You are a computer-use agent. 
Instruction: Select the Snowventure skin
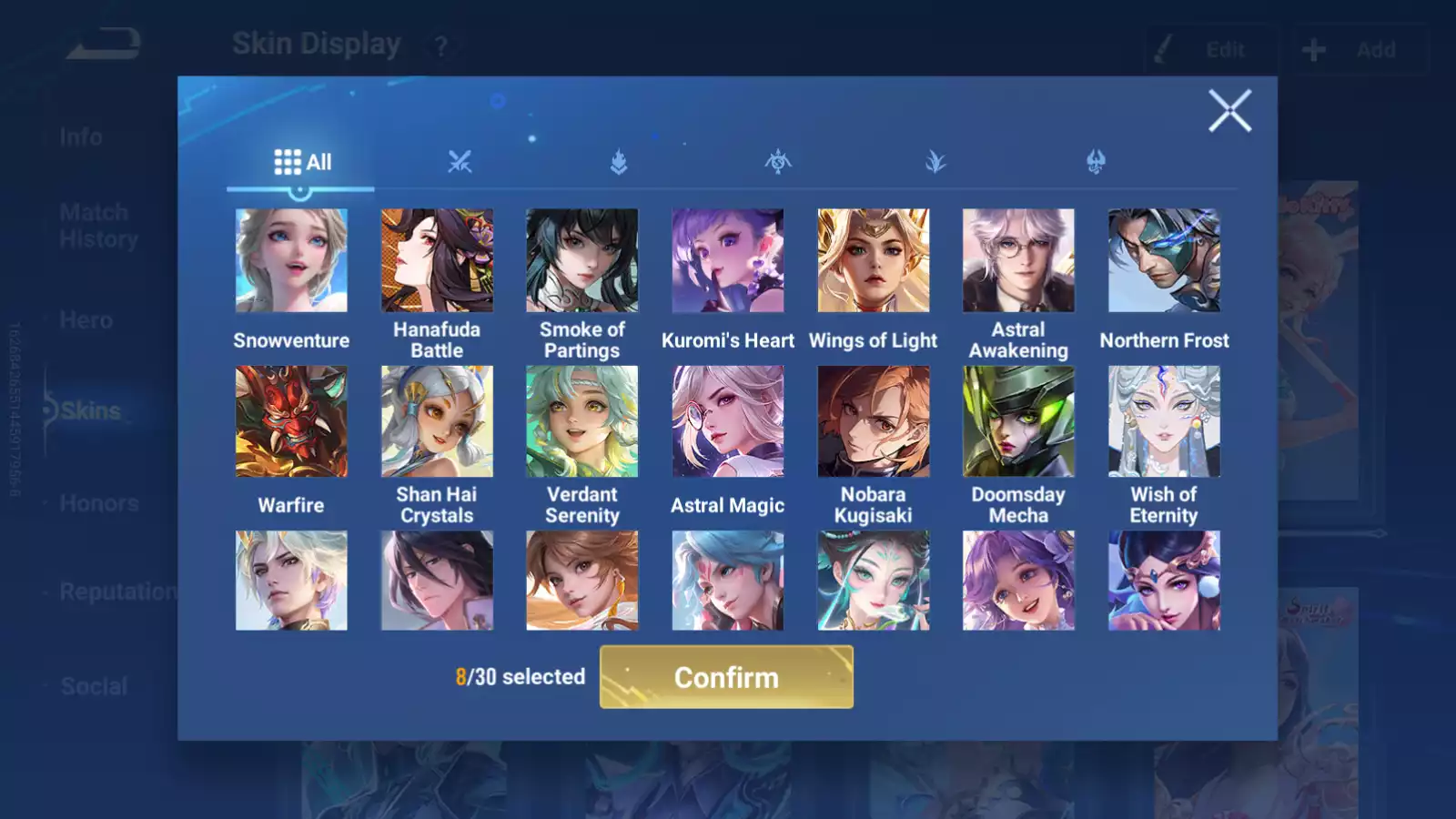pyautogui.click(x=291, y=260)
